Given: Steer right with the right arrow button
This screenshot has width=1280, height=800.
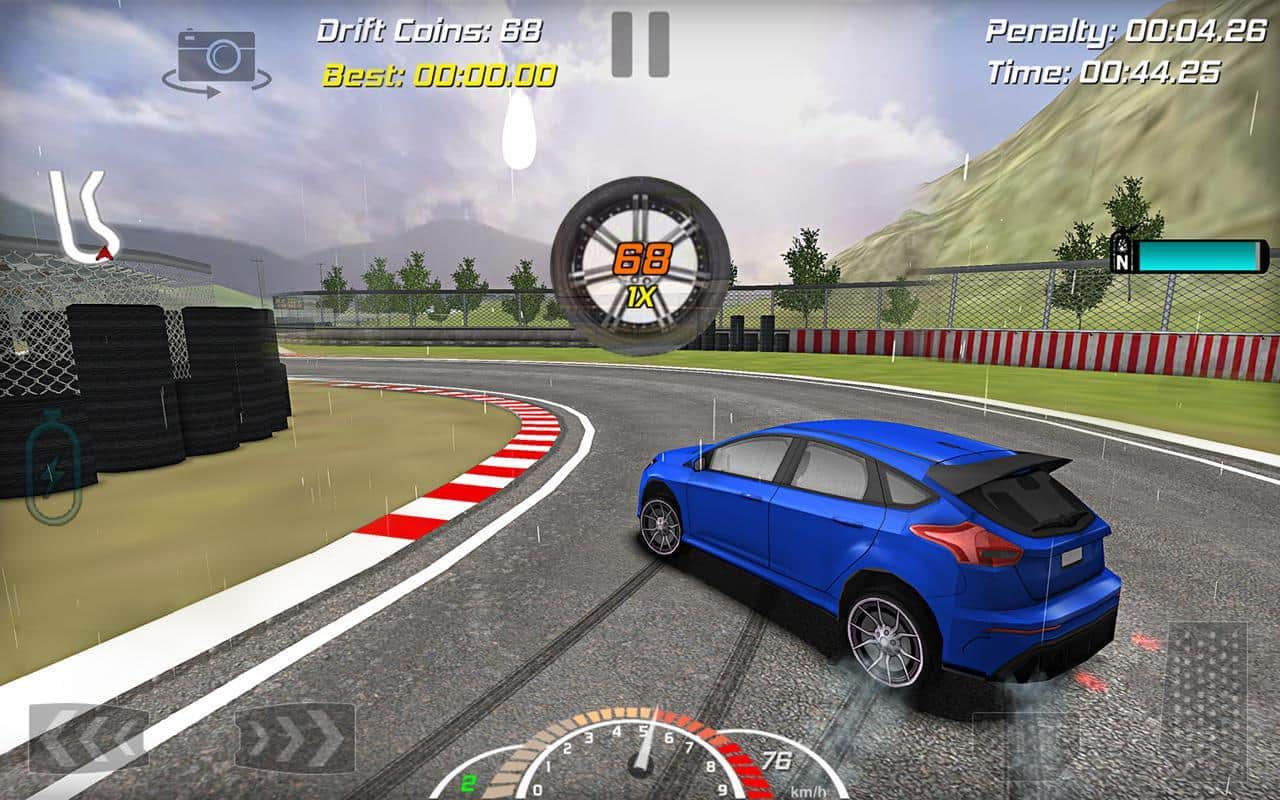Looking at the screenshot, I should (295, 738).
